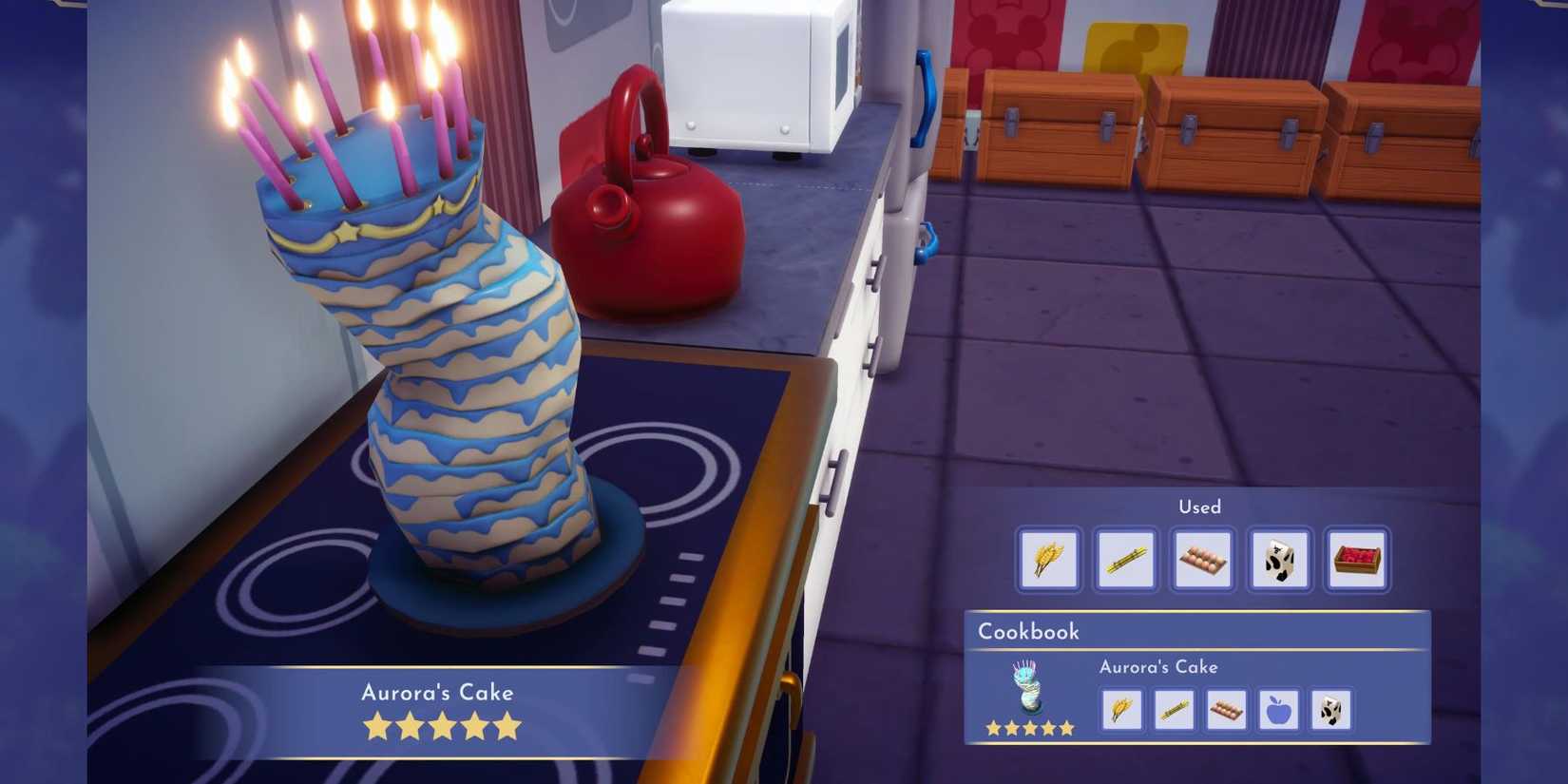The image size is (1568, 784).
Task: Select the Aurora's Cake recipe name text
Action: pos(1158,667)
